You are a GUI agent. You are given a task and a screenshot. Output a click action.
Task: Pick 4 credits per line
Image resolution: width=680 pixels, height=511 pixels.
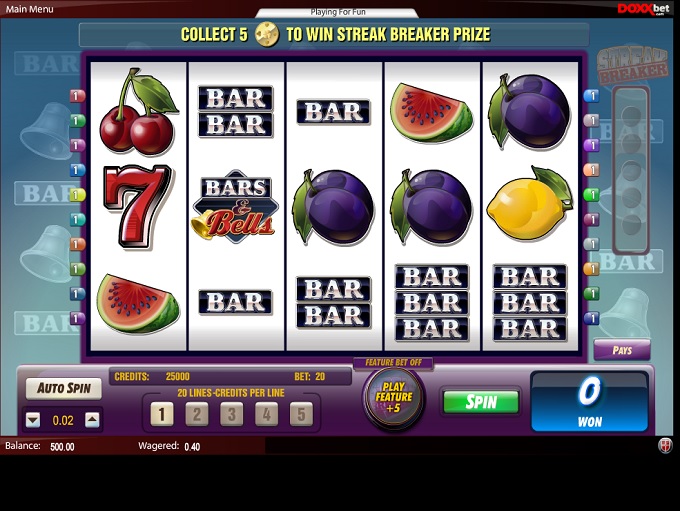266,414
